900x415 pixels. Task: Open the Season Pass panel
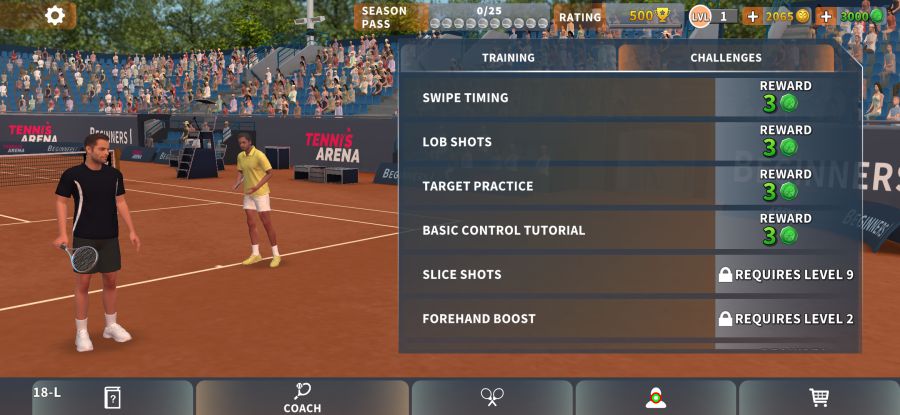coord(452,17)
